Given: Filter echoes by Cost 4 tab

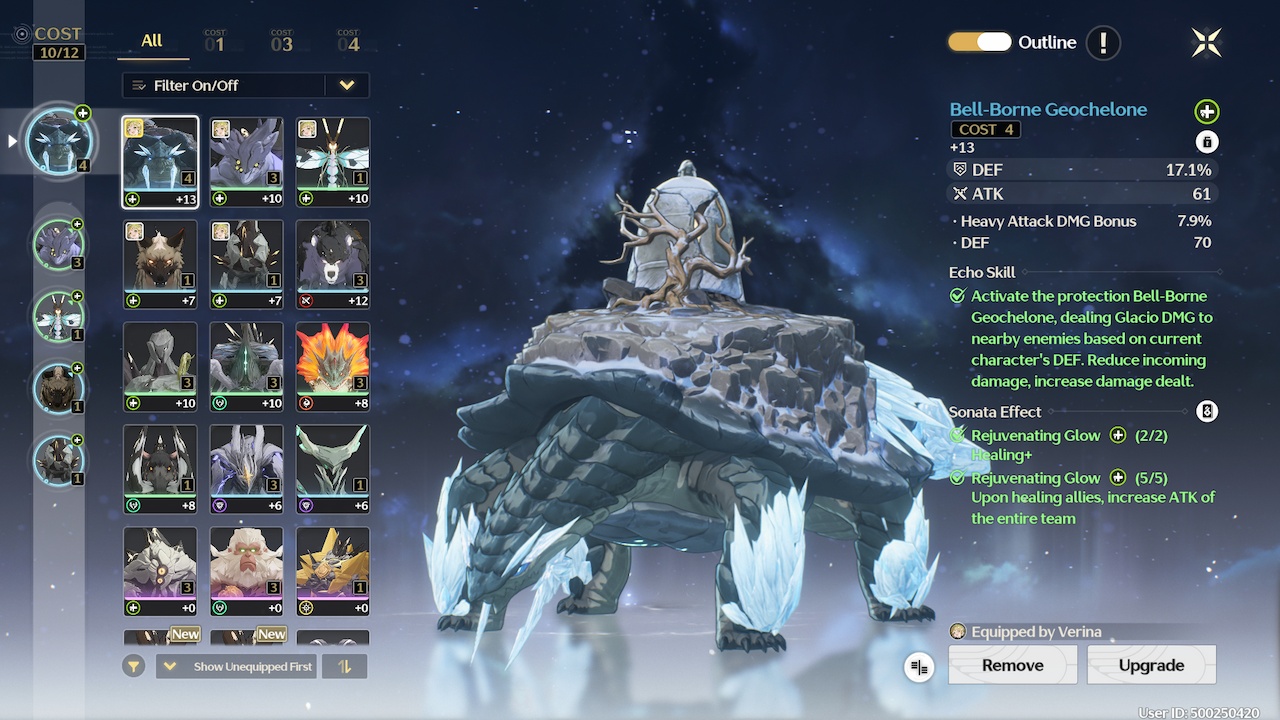Looking at the screenshot, I should pos(348,41).
